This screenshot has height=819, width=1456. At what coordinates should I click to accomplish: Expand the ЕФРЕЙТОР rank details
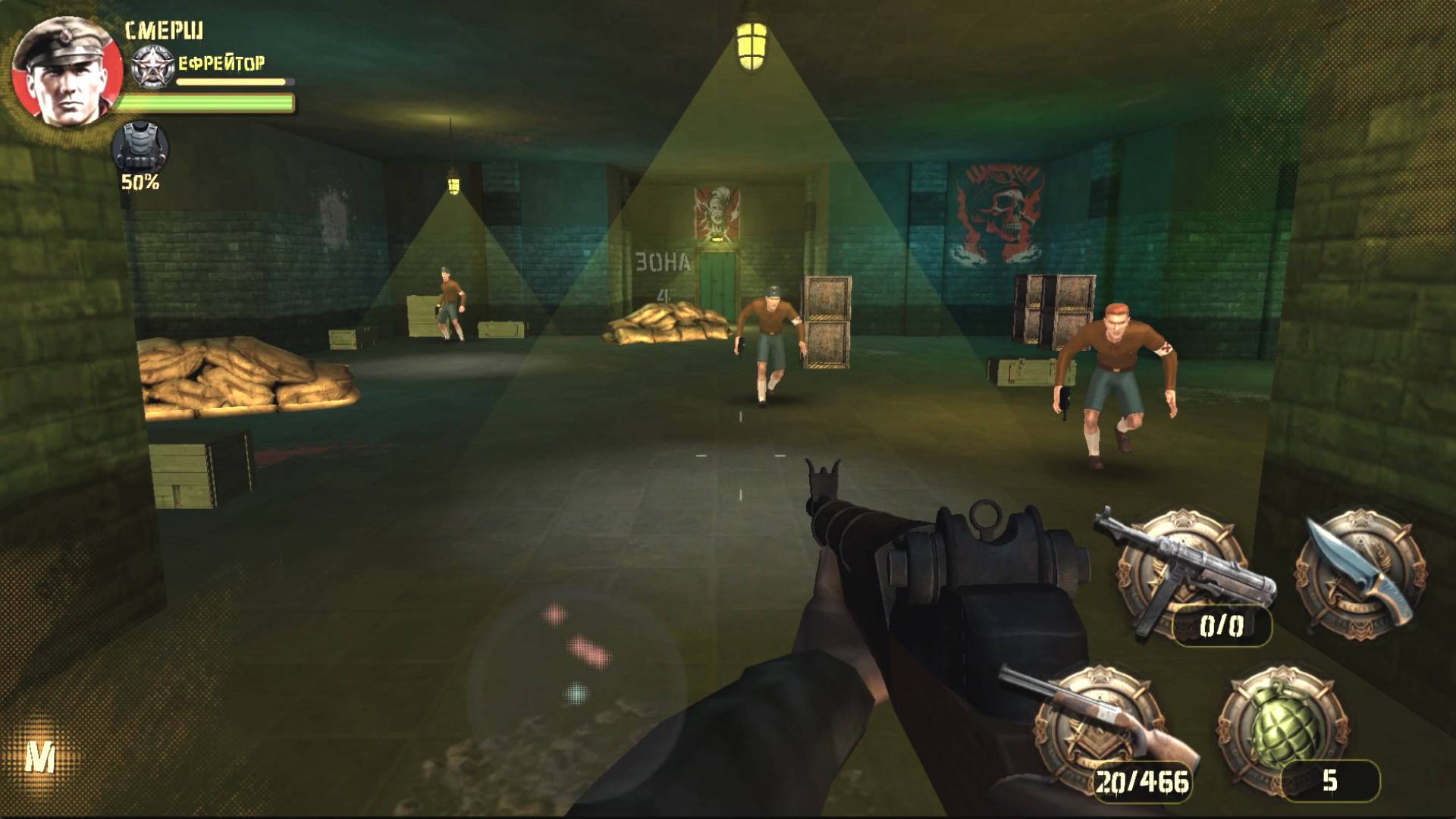220,61
